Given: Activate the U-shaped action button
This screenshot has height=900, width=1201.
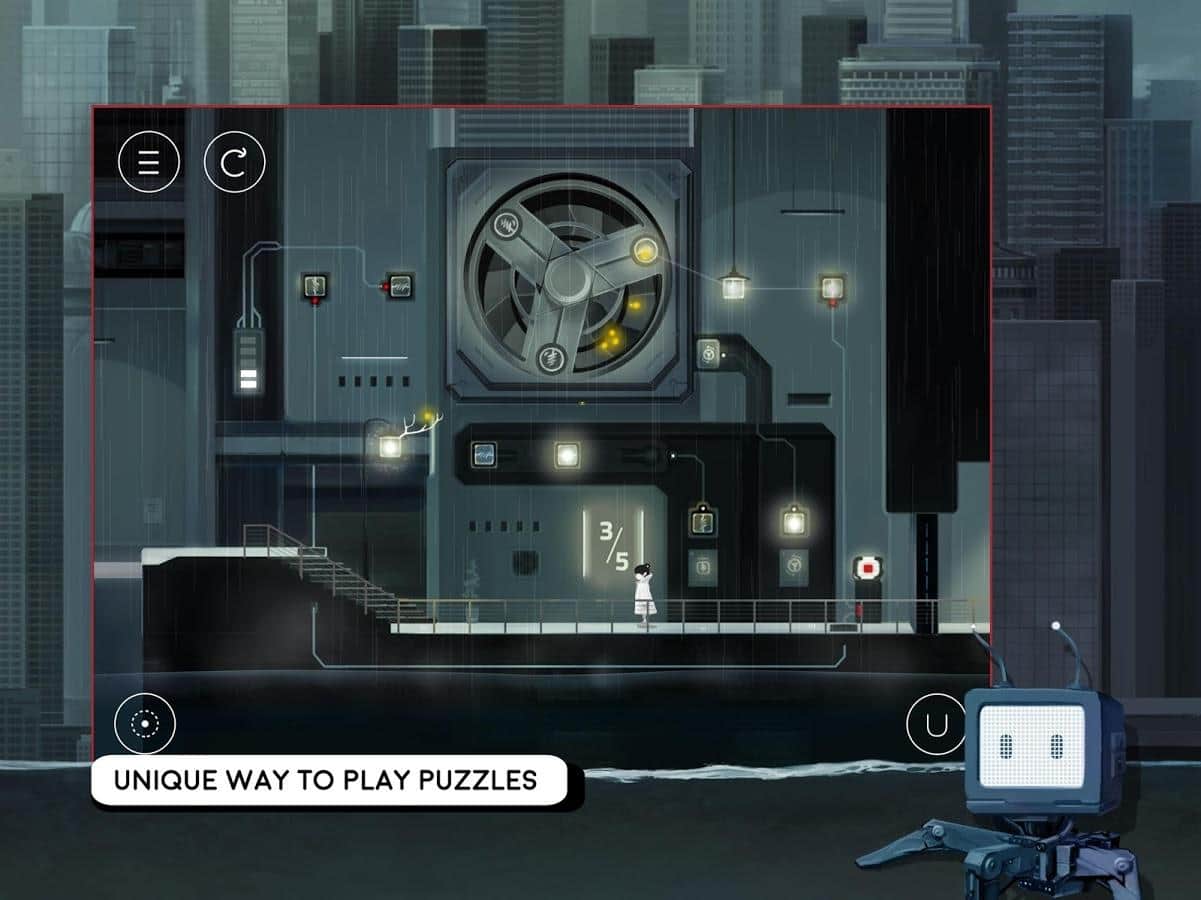Looking at the screenshot, I should 936,725.
